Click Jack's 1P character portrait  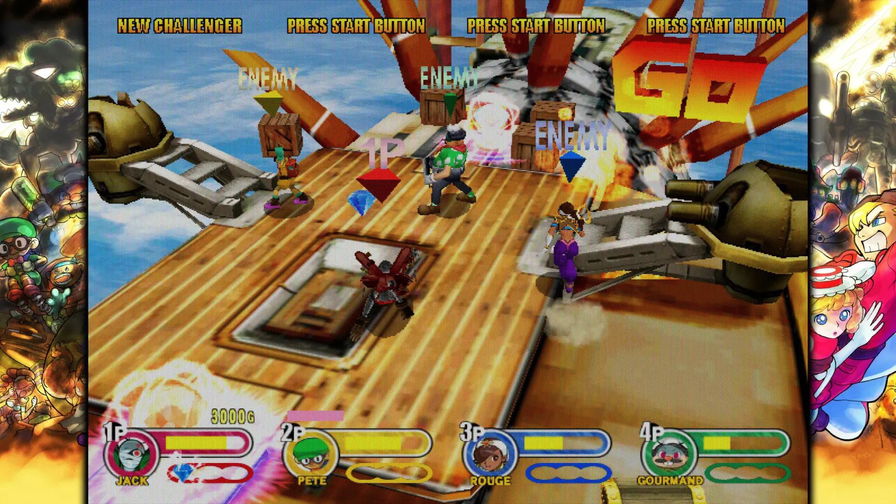pyautogui.click(x=132, y=455)
